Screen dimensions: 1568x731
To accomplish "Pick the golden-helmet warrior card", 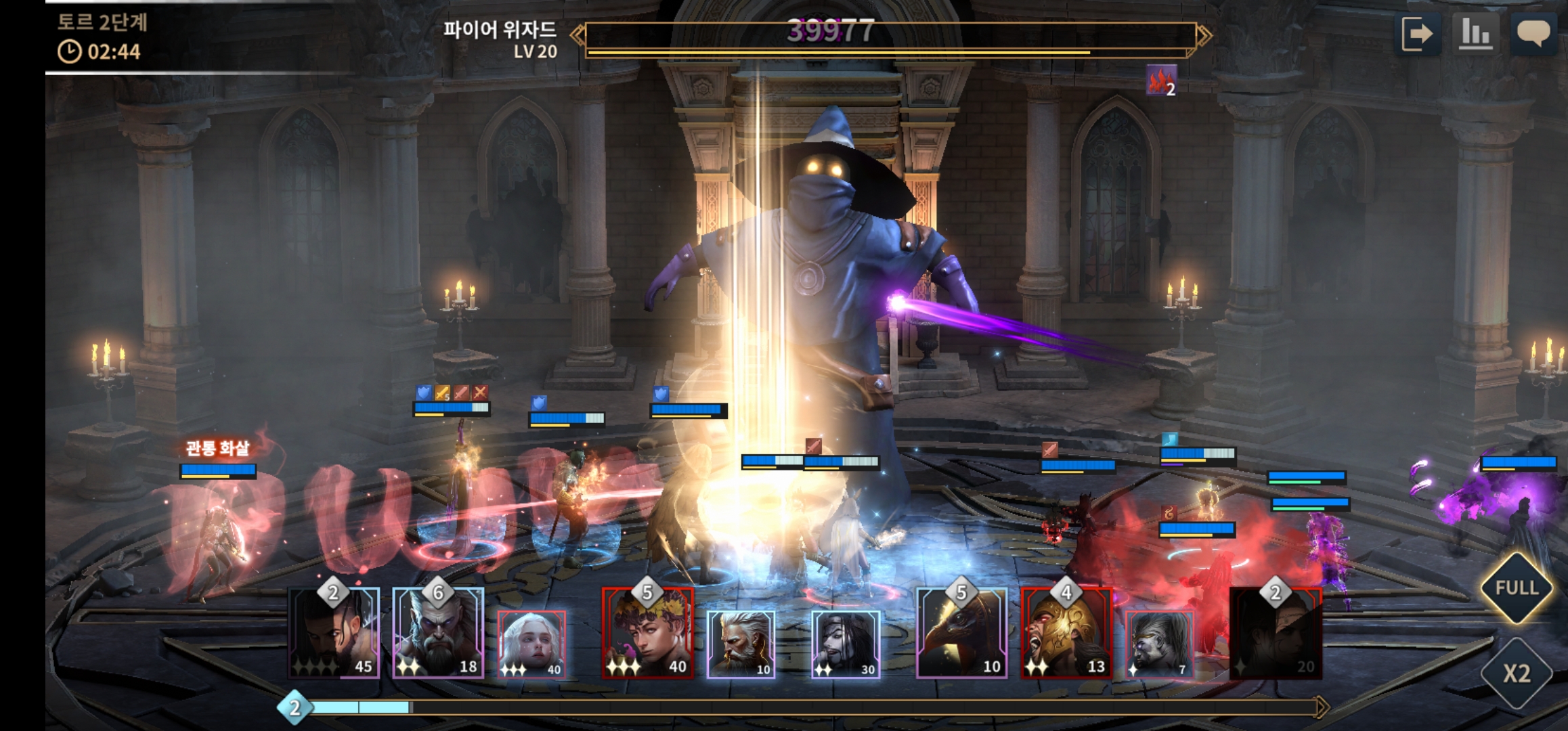I will click(x=1066, y=633).
